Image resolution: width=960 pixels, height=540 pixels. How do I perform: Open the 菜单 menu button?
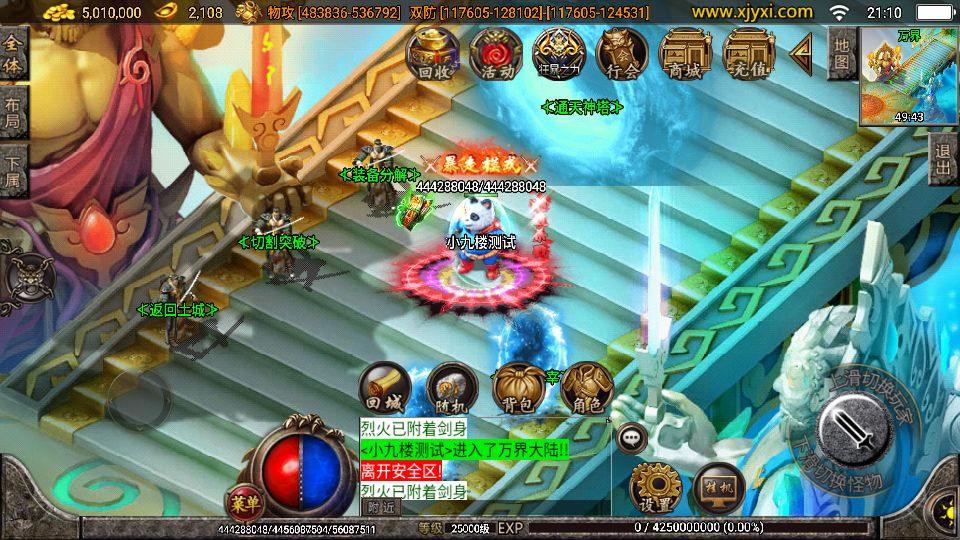point(242,500)
